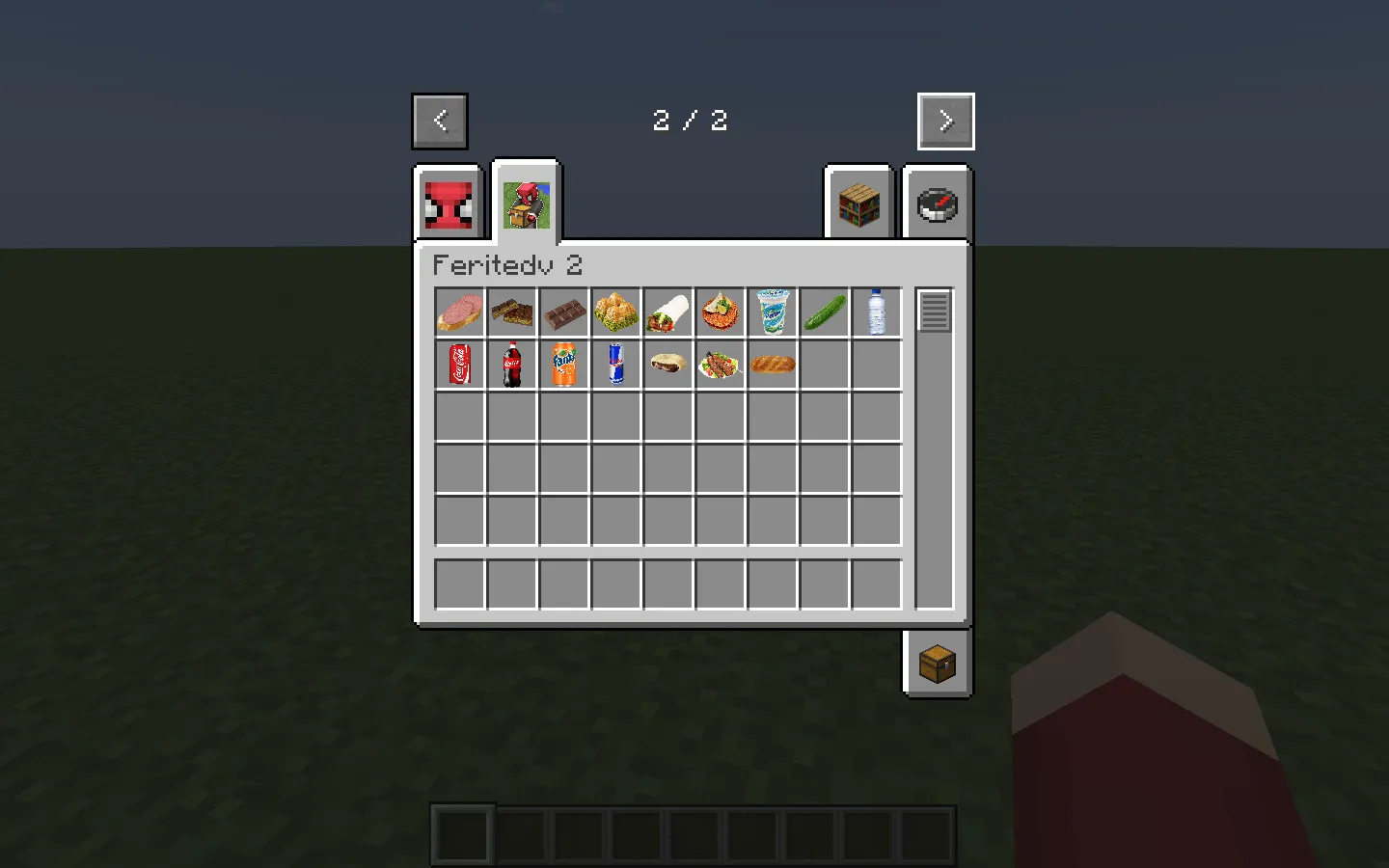Select the pita sandwich item

tap(667, 365)
